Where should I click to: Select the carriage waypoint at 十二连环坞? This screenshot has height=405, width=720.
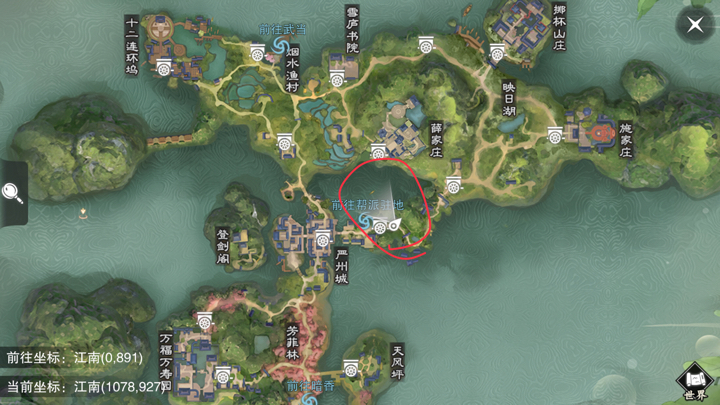pyautogui.click(x=166, y=67)
